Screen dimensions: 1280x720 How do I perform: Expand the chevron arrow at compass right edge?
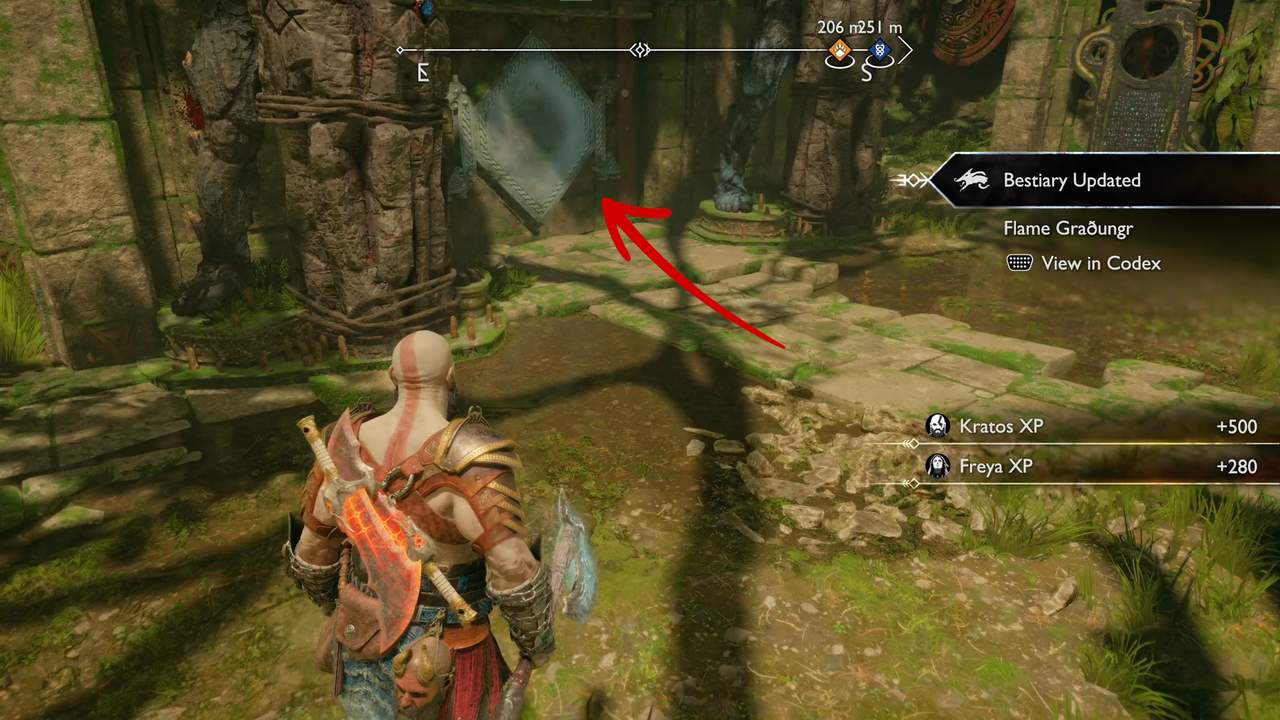[x=906, y=50]
